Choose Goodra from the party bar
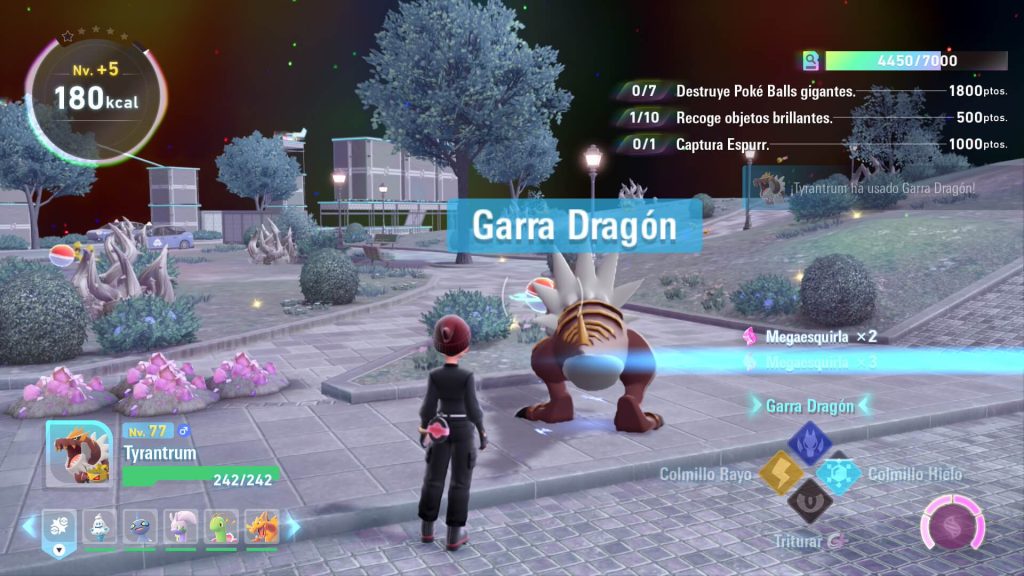This screenshot has width=1024, height=576. (181, 525)
